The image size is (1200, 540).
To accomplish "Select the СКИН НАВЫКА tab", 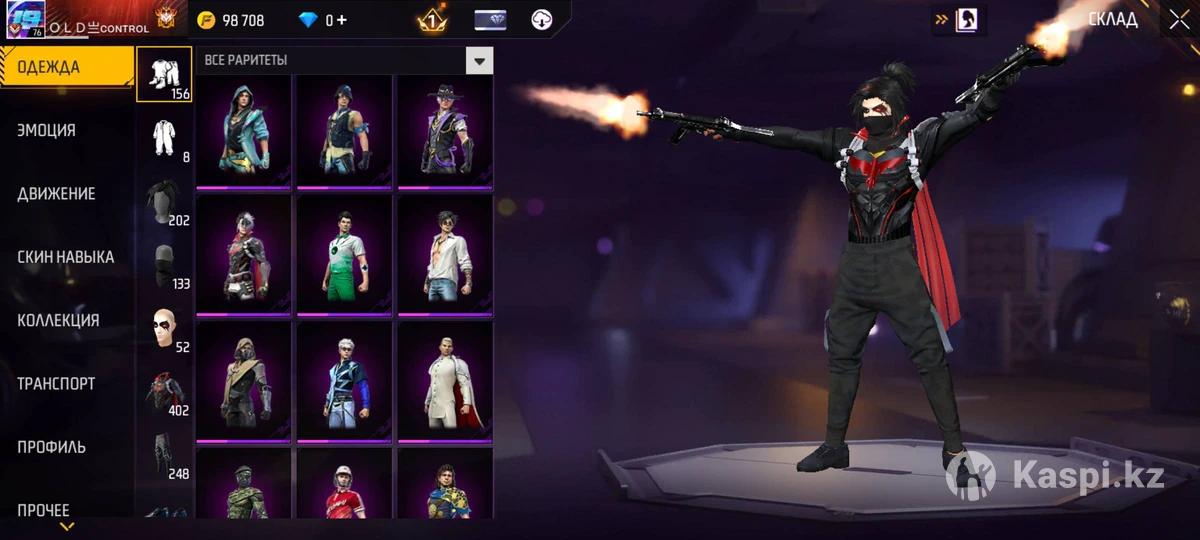I will [66, 257].
